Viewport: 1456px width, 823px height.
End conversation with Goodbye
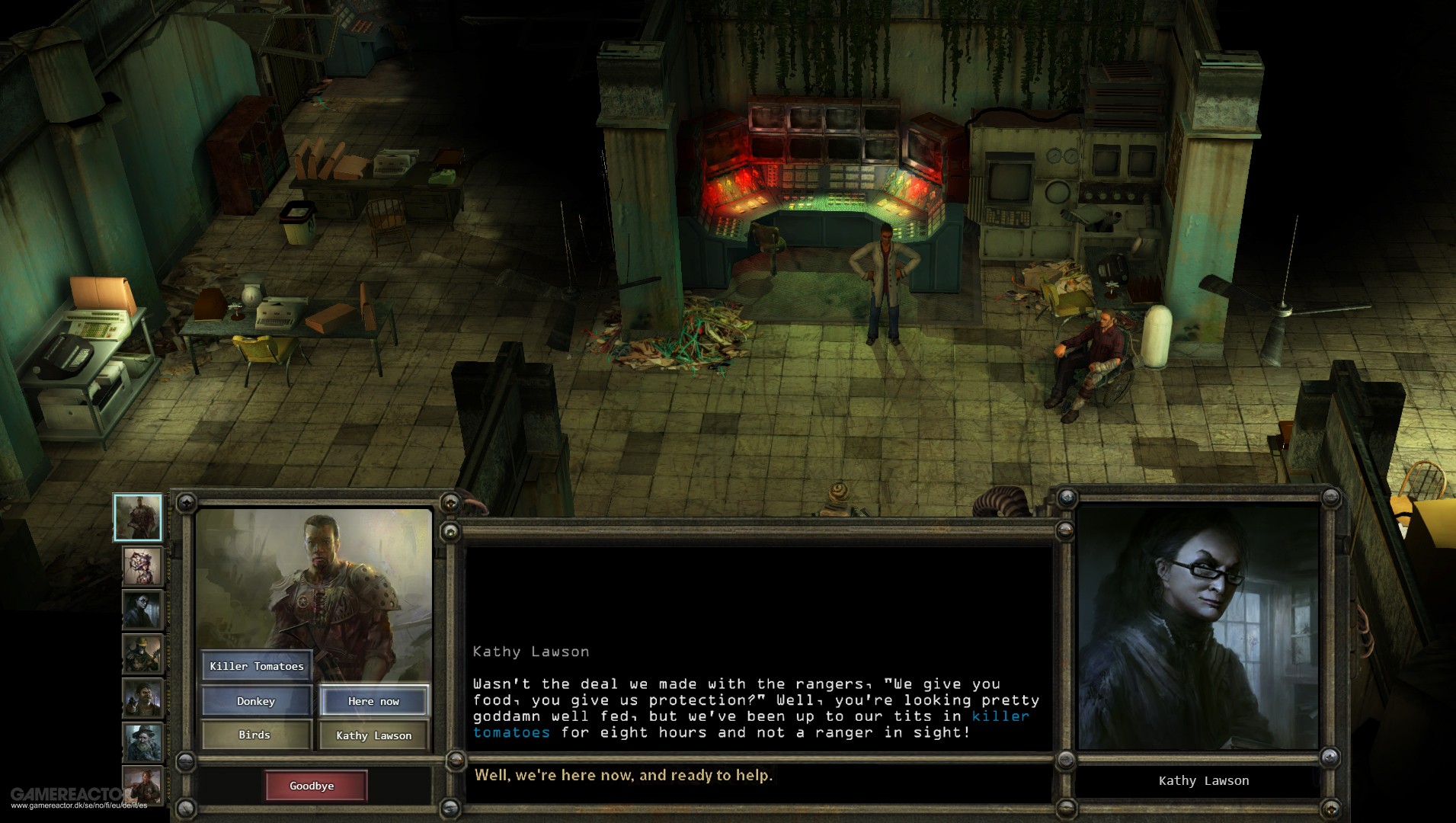[x=315, y=785]
